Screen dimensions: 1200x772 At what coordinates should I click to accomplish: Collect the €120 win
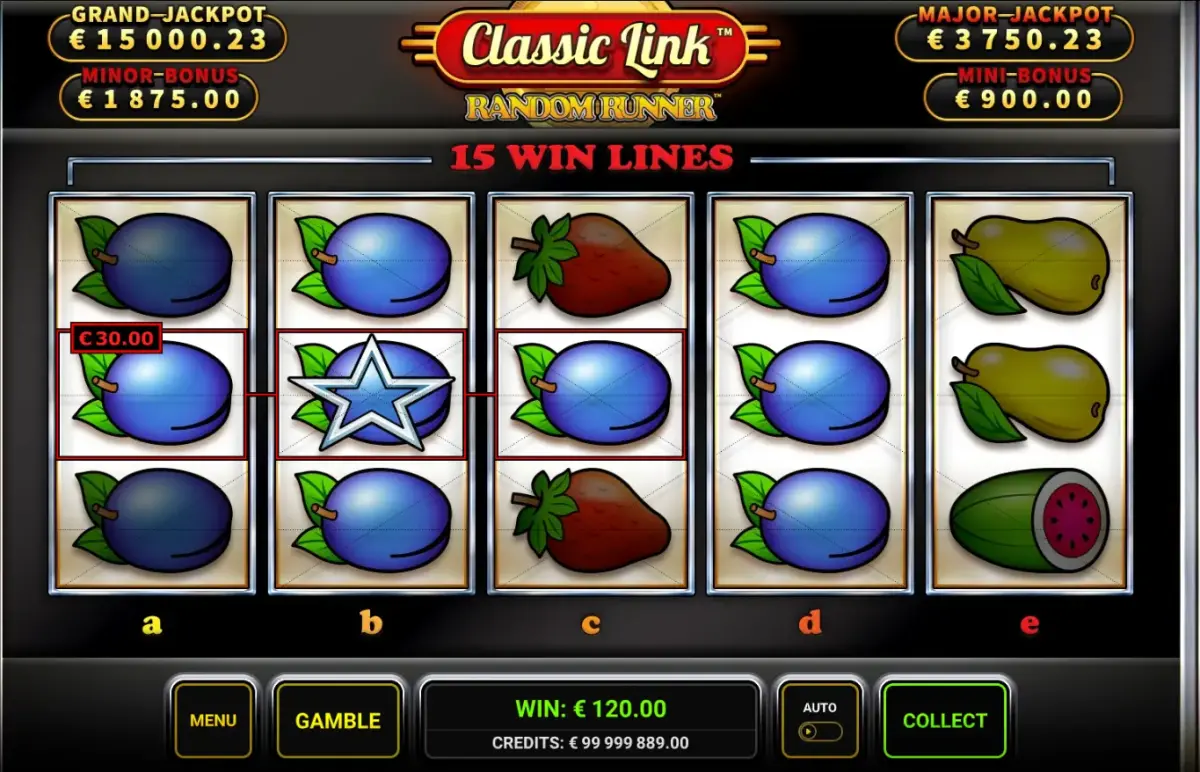tap(944, 720)
